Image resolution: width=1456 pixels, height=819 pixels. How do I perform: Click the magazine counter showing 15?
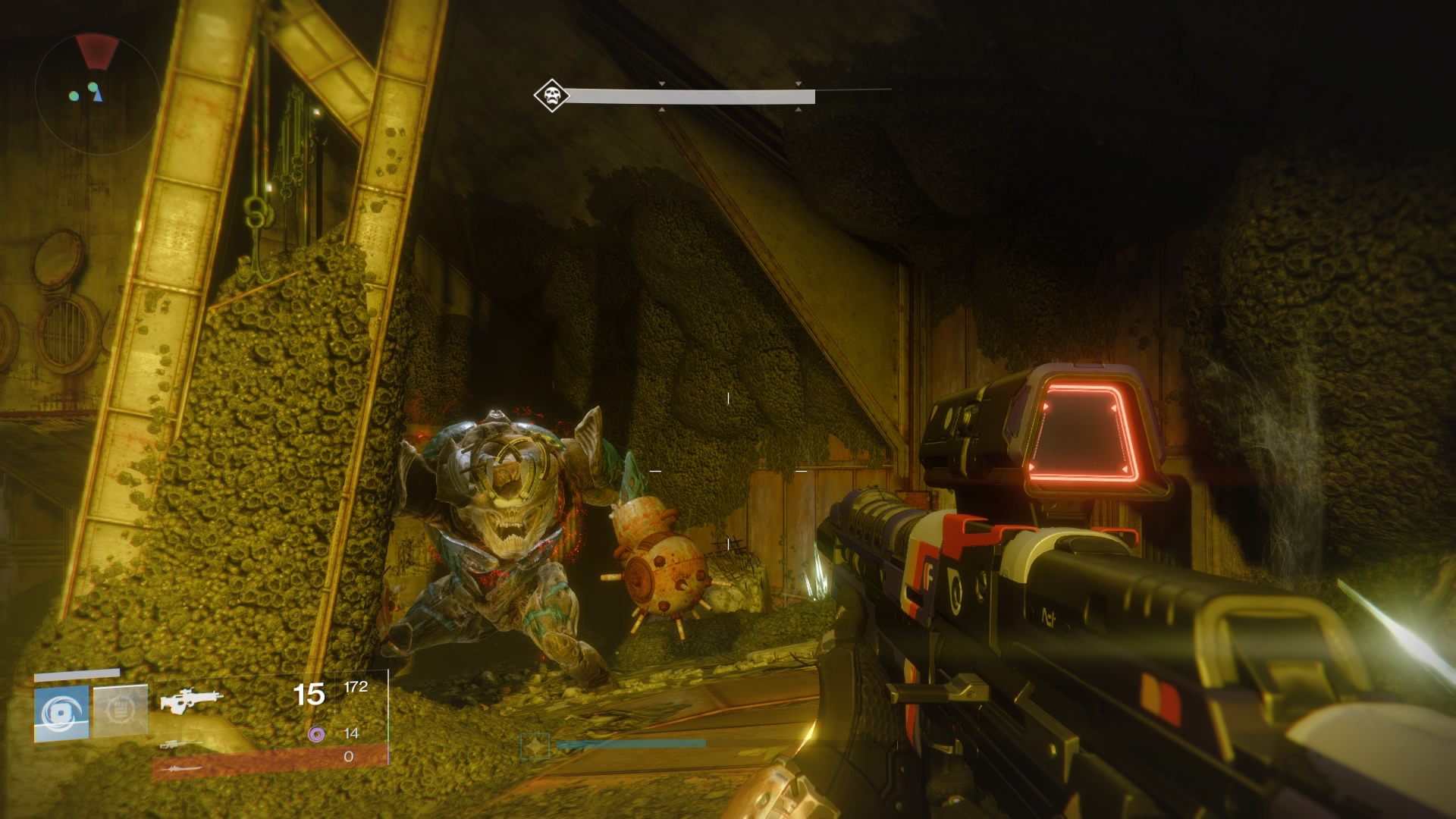(309, 694)
